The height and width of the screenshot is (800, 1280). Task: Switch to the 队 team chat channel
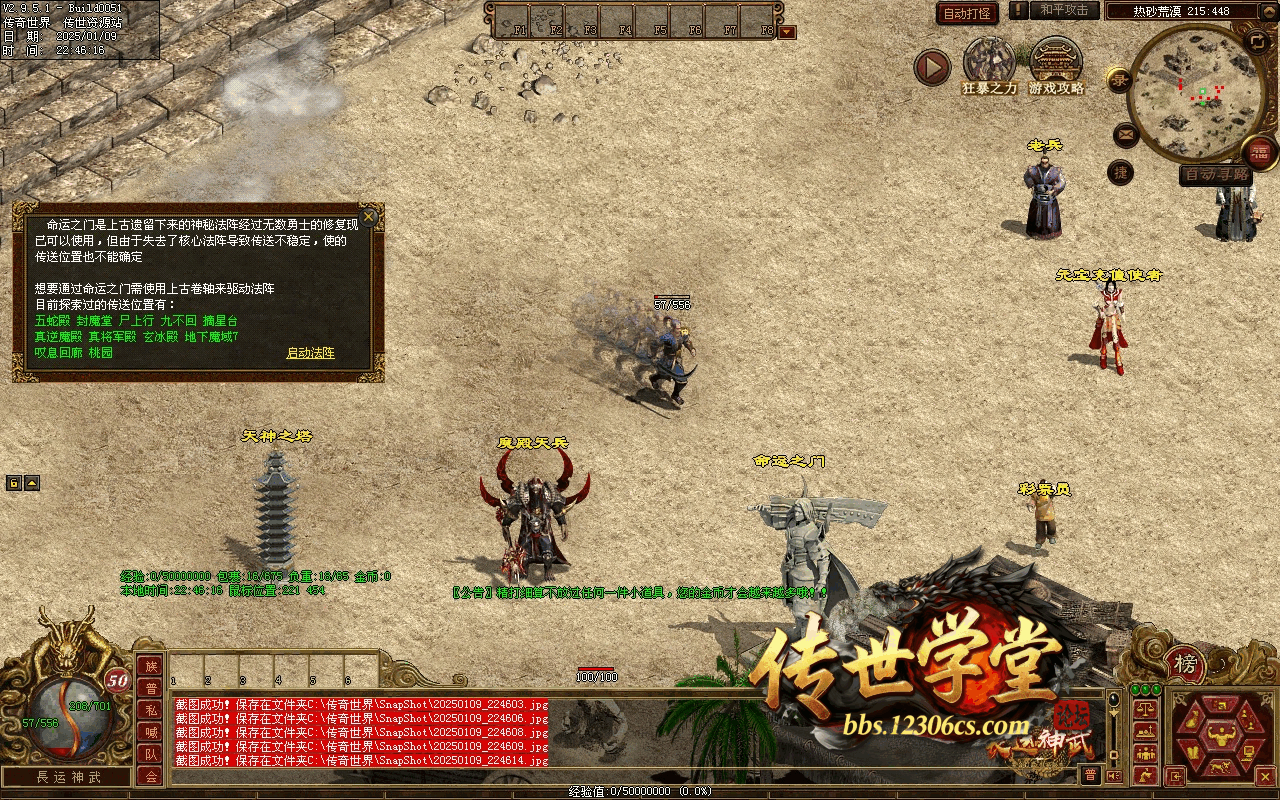pos(150,755)
